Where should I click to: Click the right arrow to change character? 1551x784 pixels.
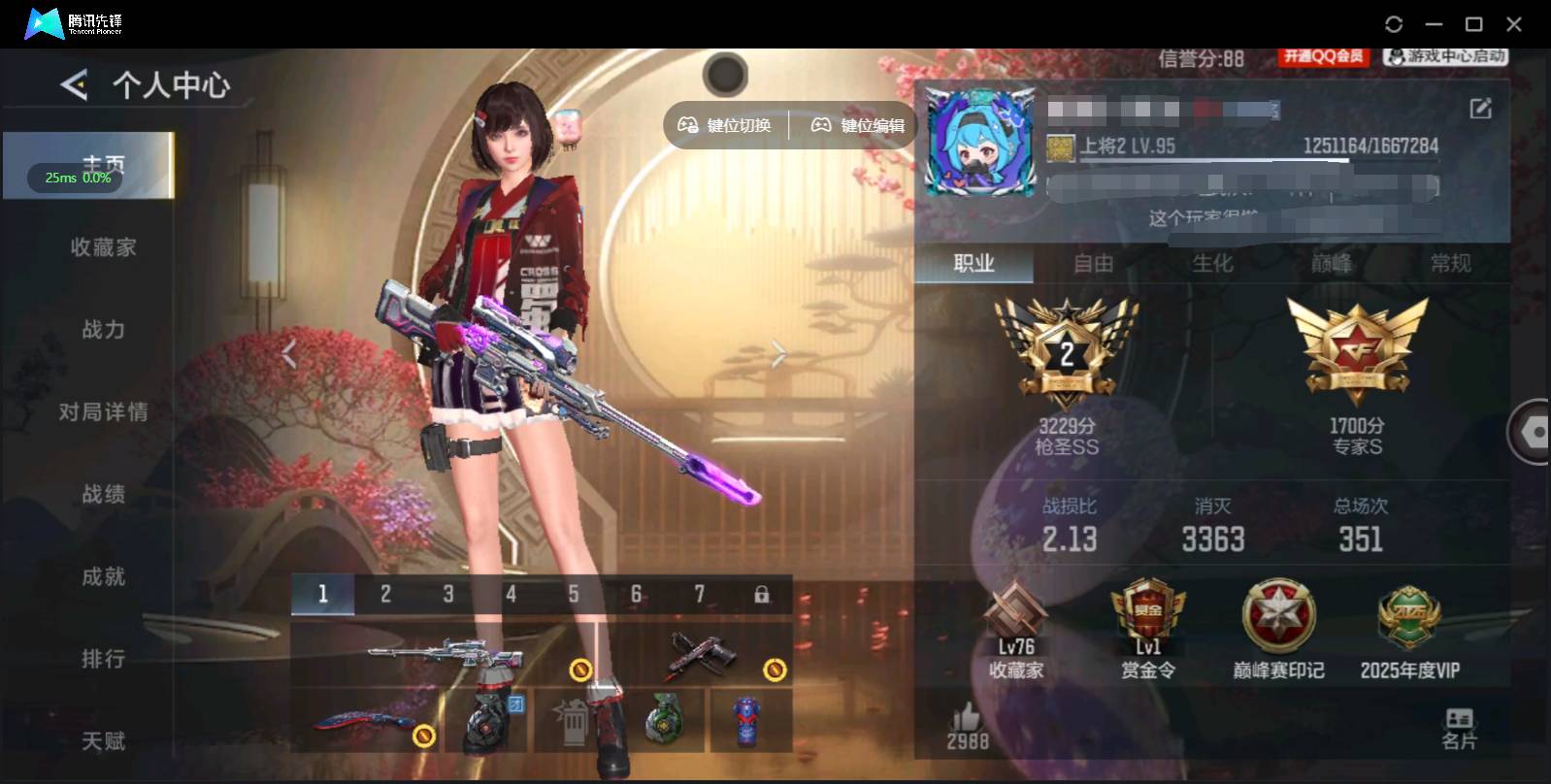(777, 353)
